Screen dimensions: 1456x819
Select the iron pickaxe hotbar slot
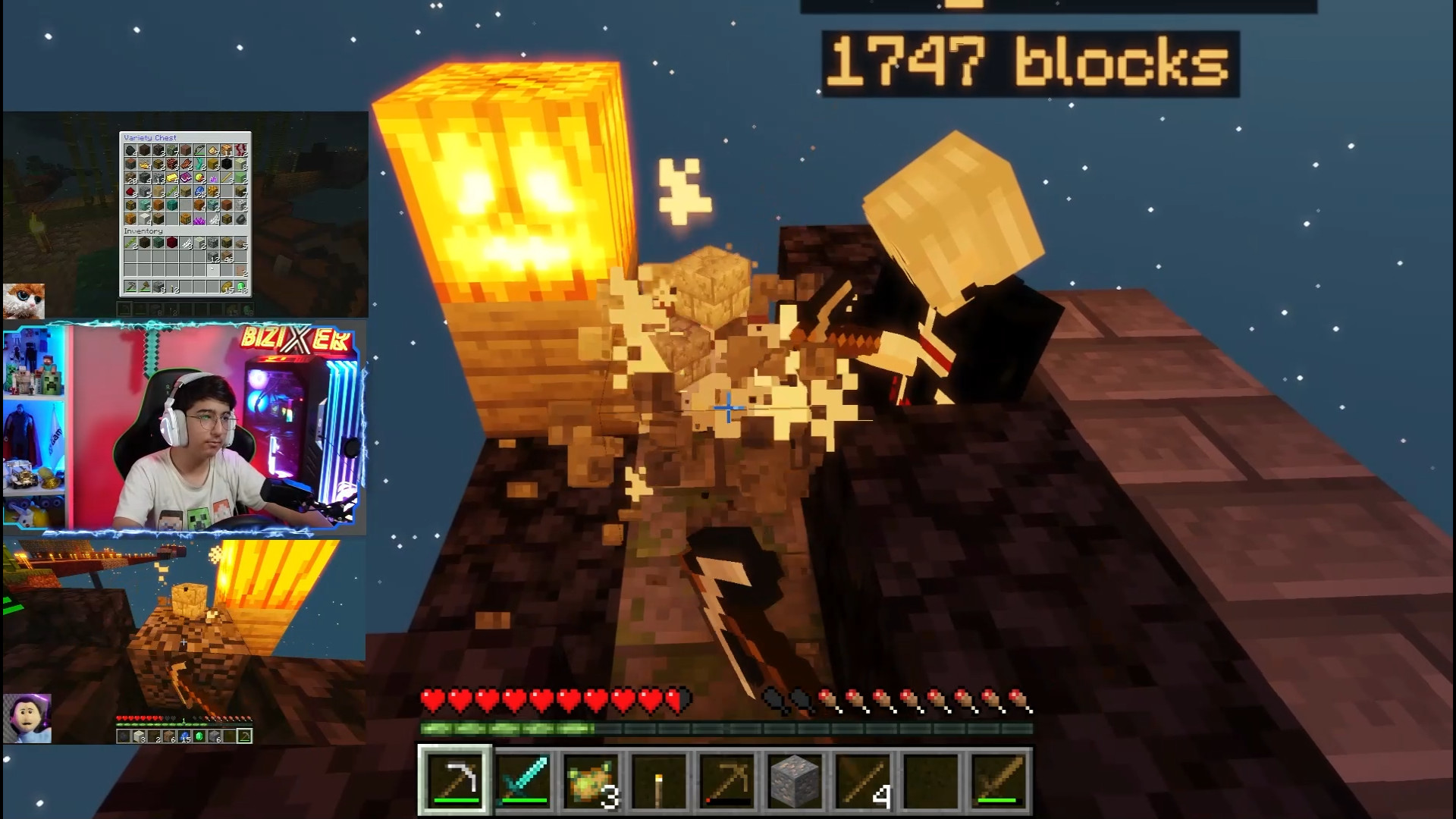click(x=455, y=780)
